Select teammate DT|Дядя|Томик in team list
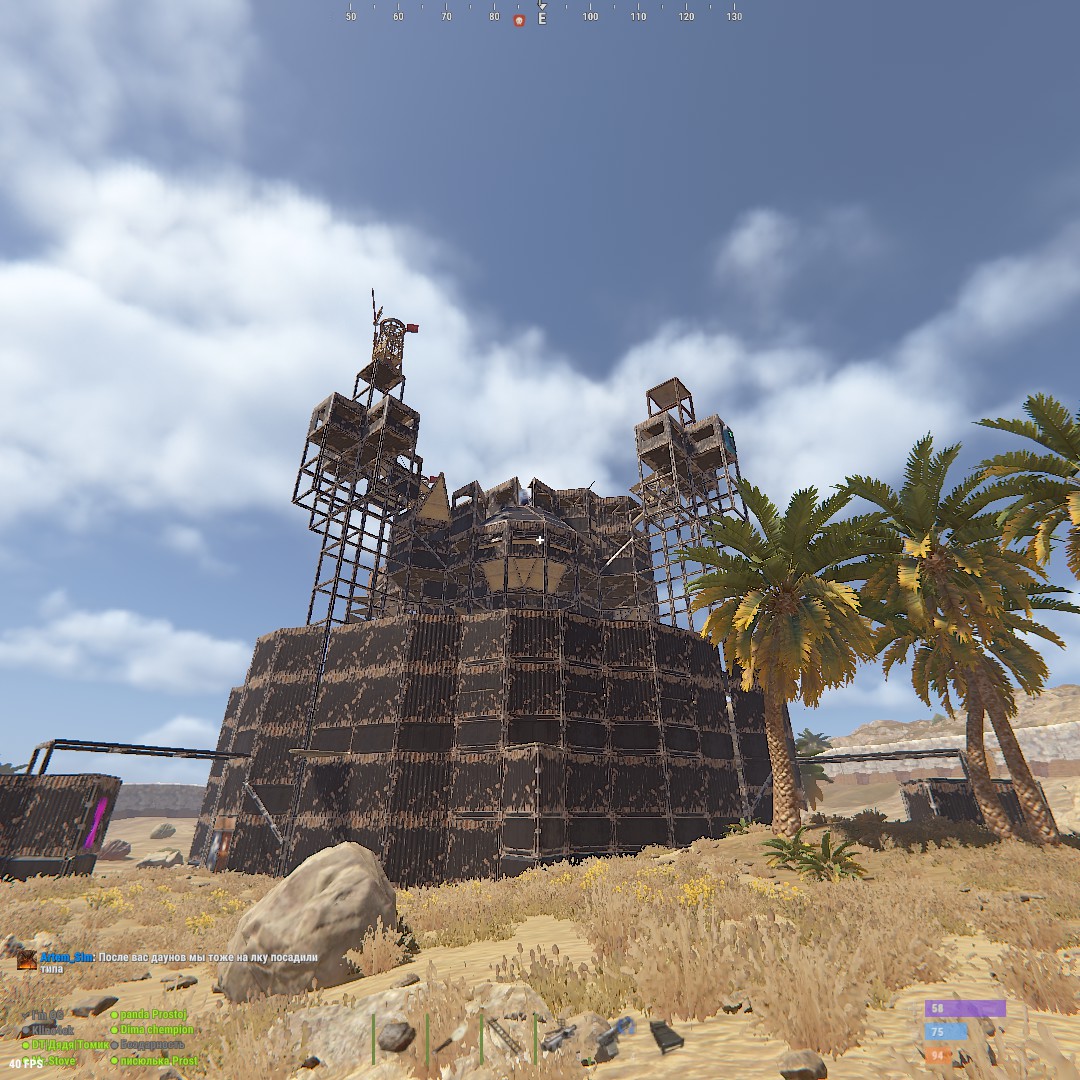 coord(67,1045)
